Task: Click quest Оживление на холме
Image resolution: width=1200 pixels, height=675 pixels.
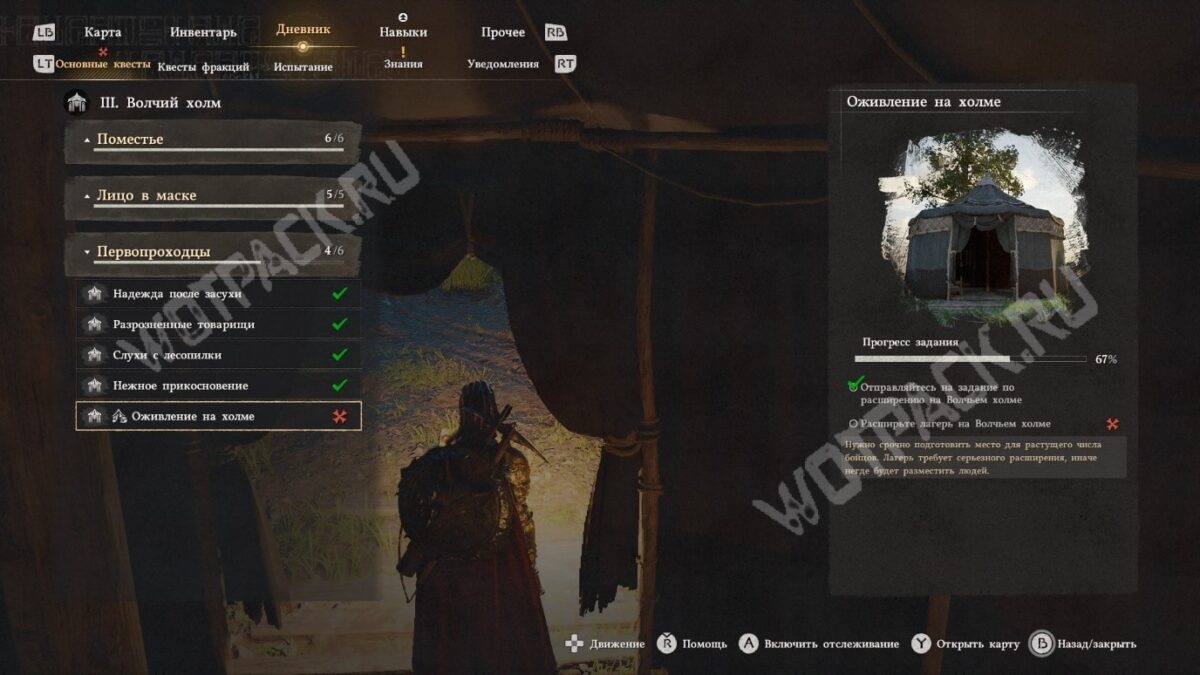Action: (x=218, y=416)
